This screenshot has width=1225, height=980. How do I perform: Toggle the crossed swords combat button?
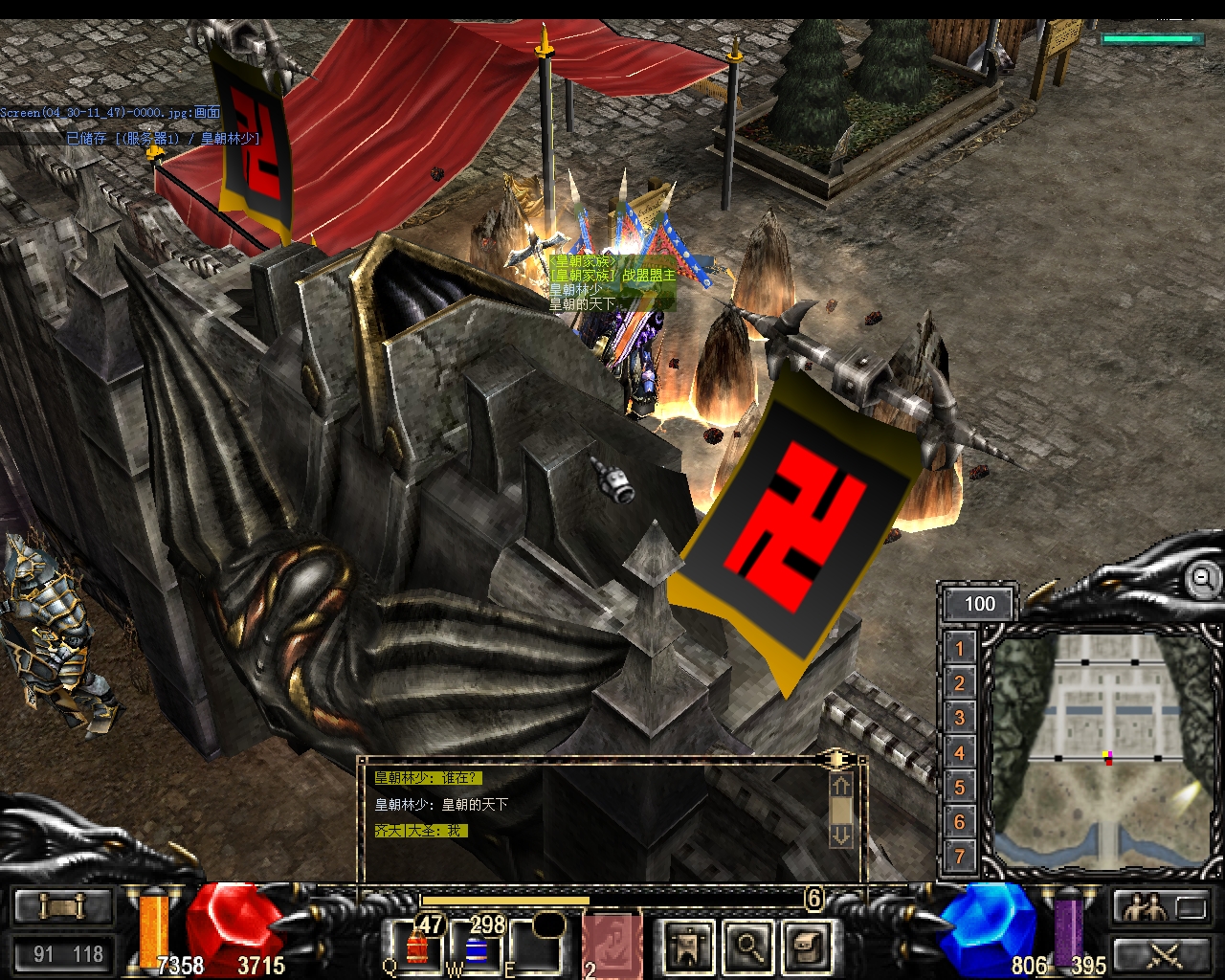point(1160,953)
